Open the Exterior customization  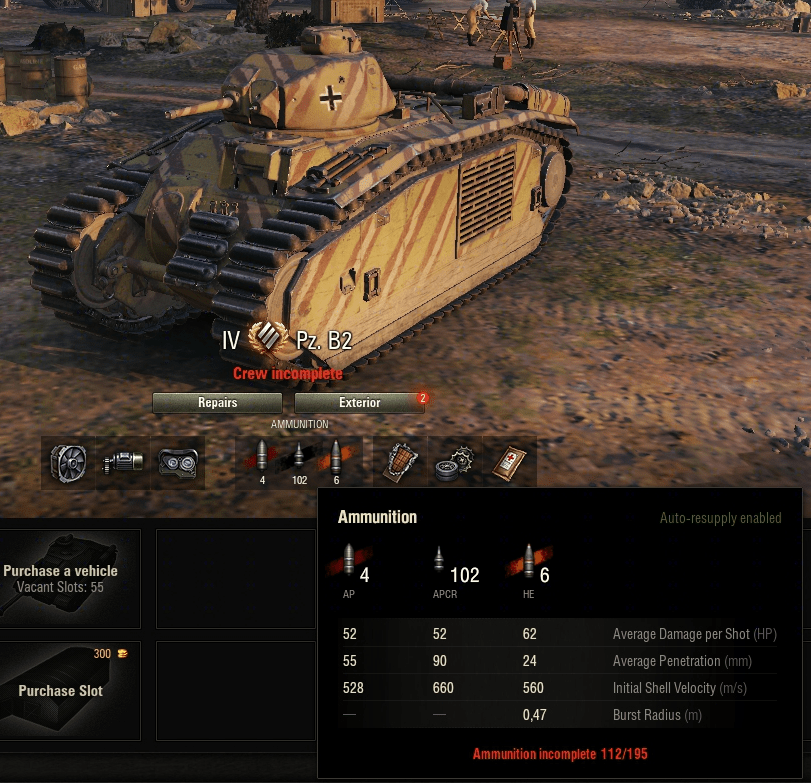[x=359, y=403]
